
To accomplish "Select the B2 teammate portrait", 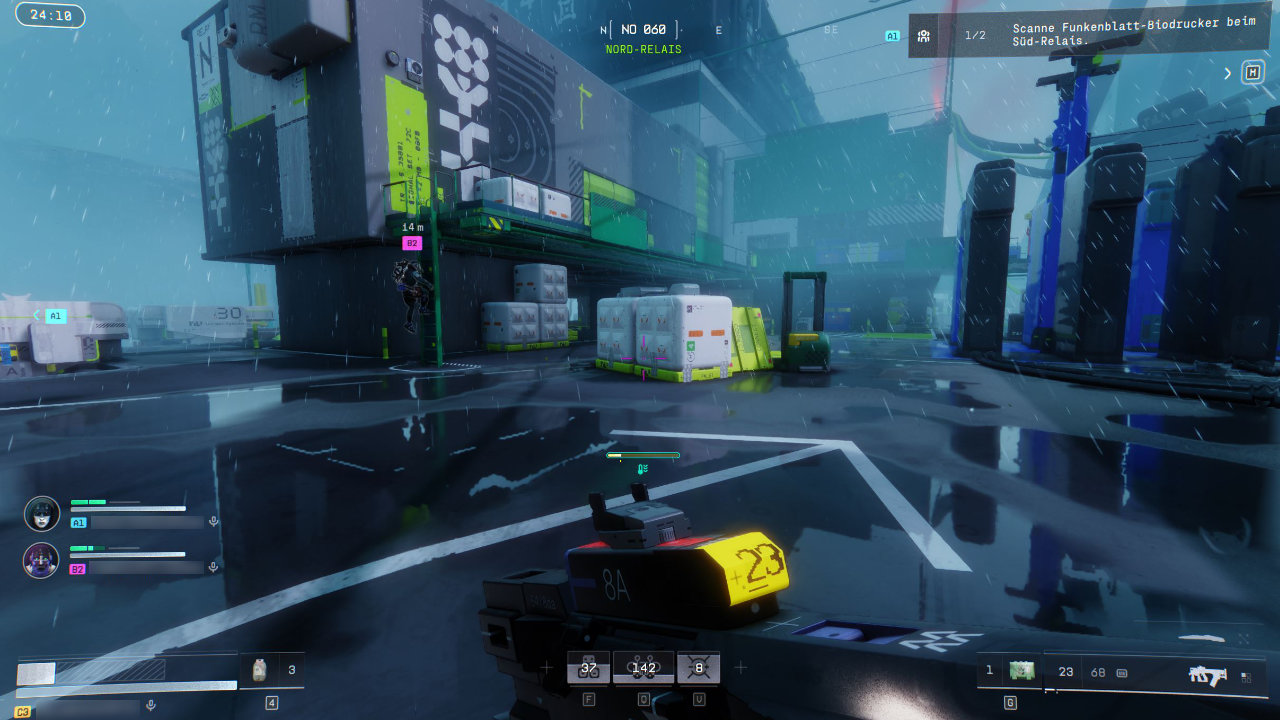I will pos(42,560).
